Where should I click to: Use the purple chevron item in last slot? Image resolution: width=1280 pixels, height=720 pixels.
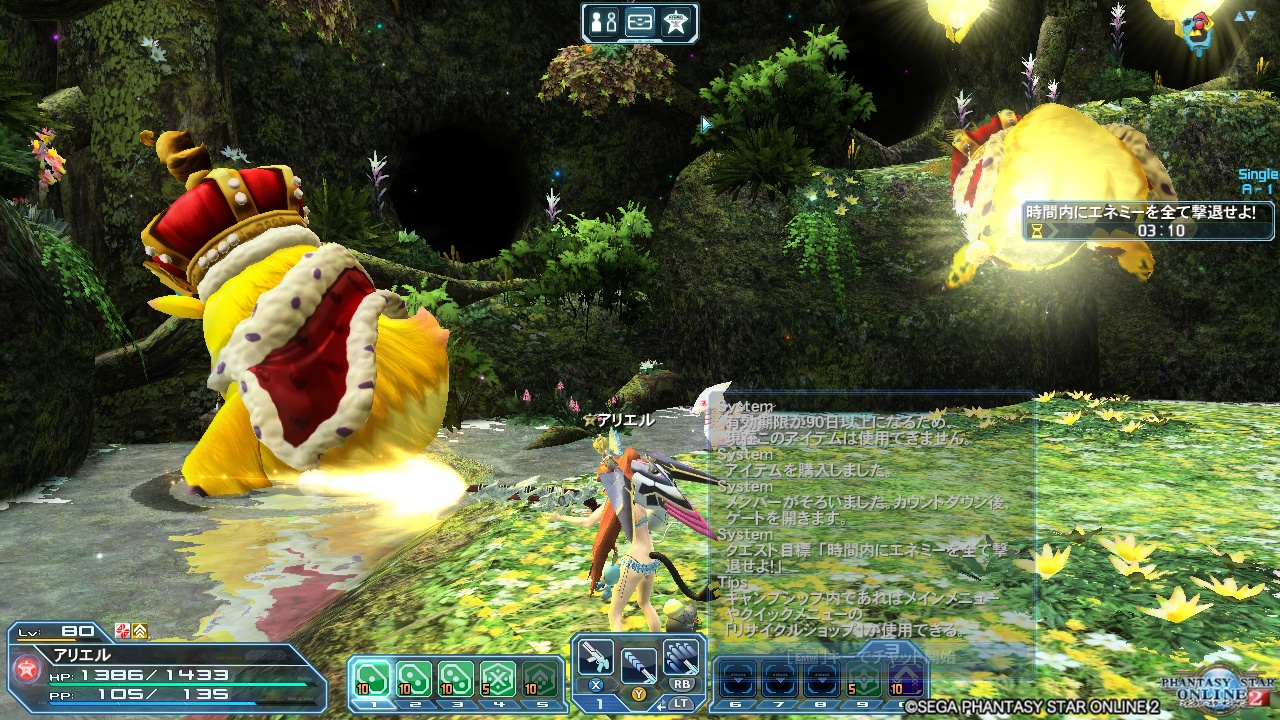coord(905,680)
